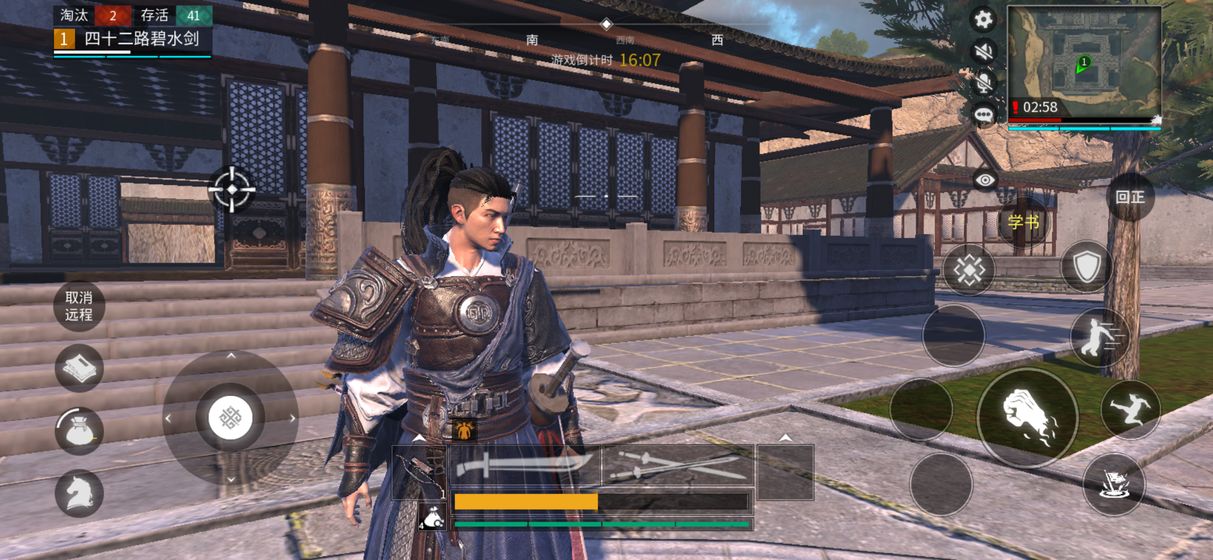Select the curved saber weapon slot
Image resolution: width=1213 pixels, height=560 pixels.
click(x=524, y=465)
